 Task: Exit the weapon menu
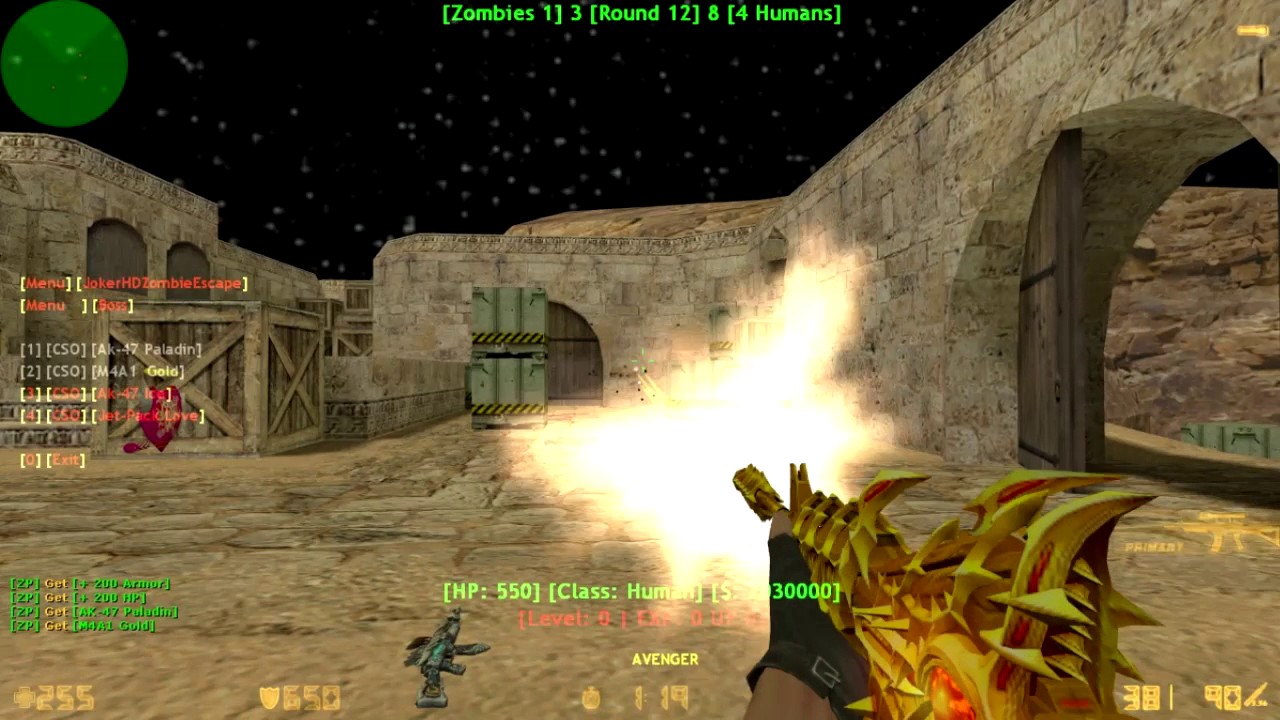(x=53, y=460)
